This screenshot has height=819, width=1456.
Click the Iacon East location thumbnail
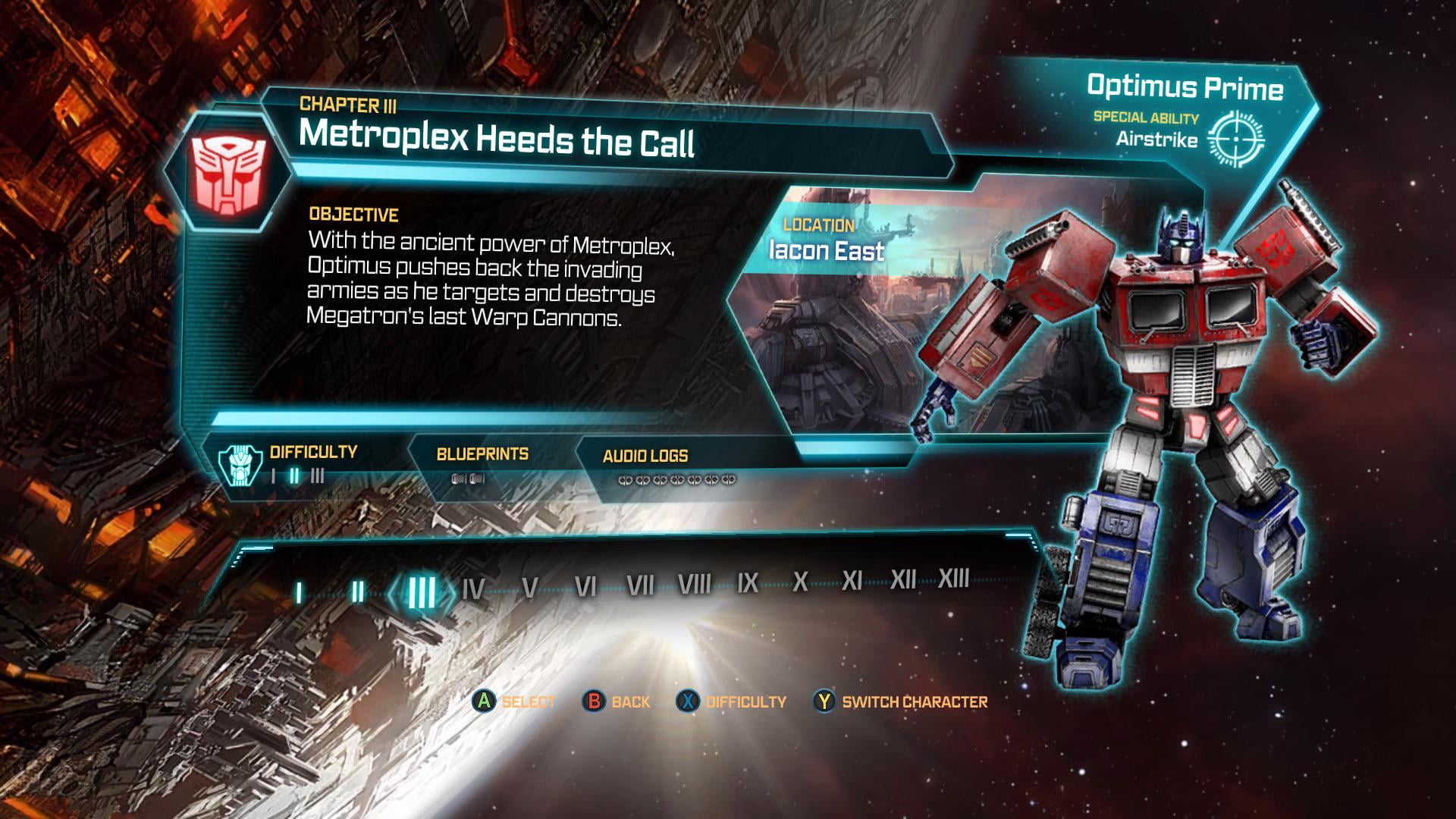click(834, 318)
